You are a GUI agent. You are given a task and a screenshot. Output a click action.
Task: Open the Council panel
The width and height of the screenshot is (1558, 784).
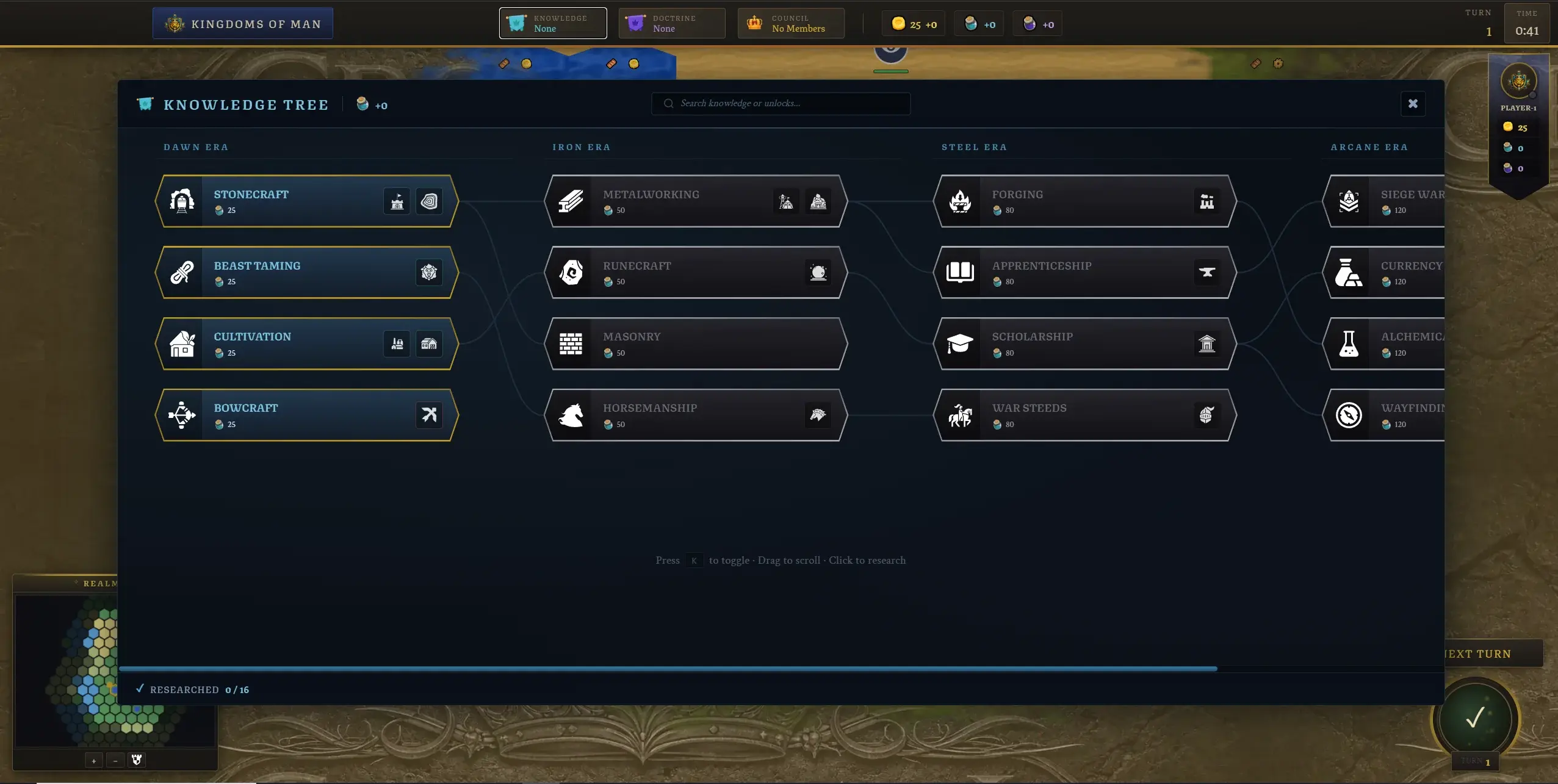pos(791,23)
